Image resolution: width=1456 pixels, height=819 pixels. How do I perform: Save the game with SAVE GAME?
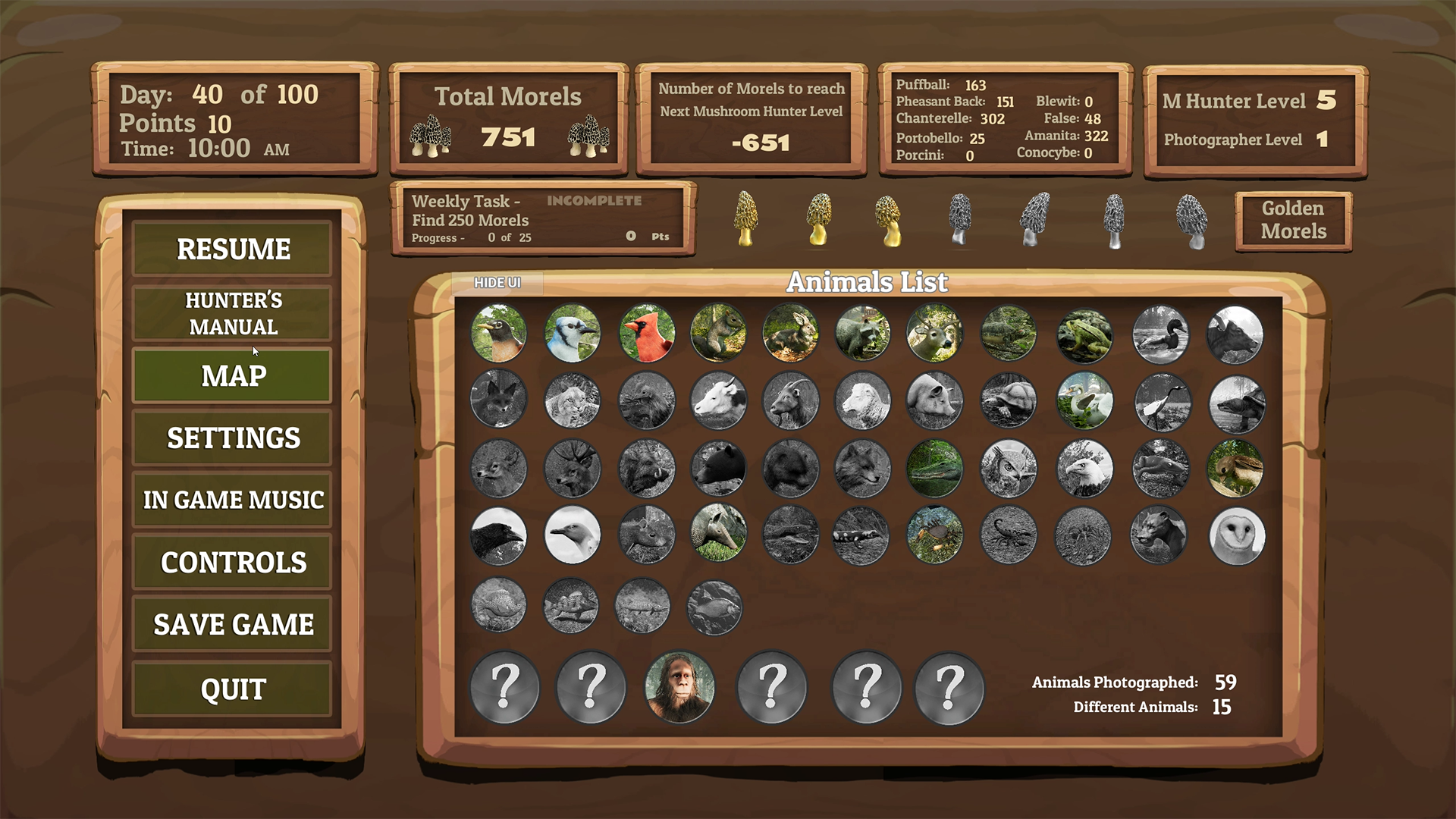click(231, 624)
